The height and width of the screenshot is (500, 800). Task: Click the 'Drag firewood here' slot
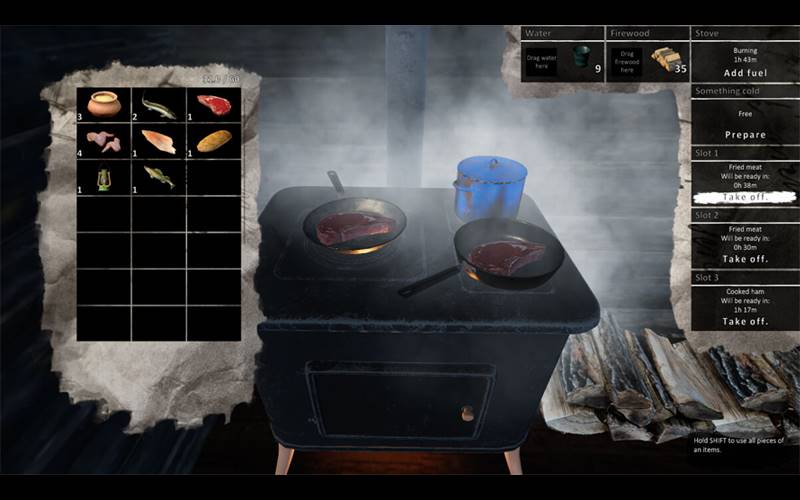[x=628, y=60]
